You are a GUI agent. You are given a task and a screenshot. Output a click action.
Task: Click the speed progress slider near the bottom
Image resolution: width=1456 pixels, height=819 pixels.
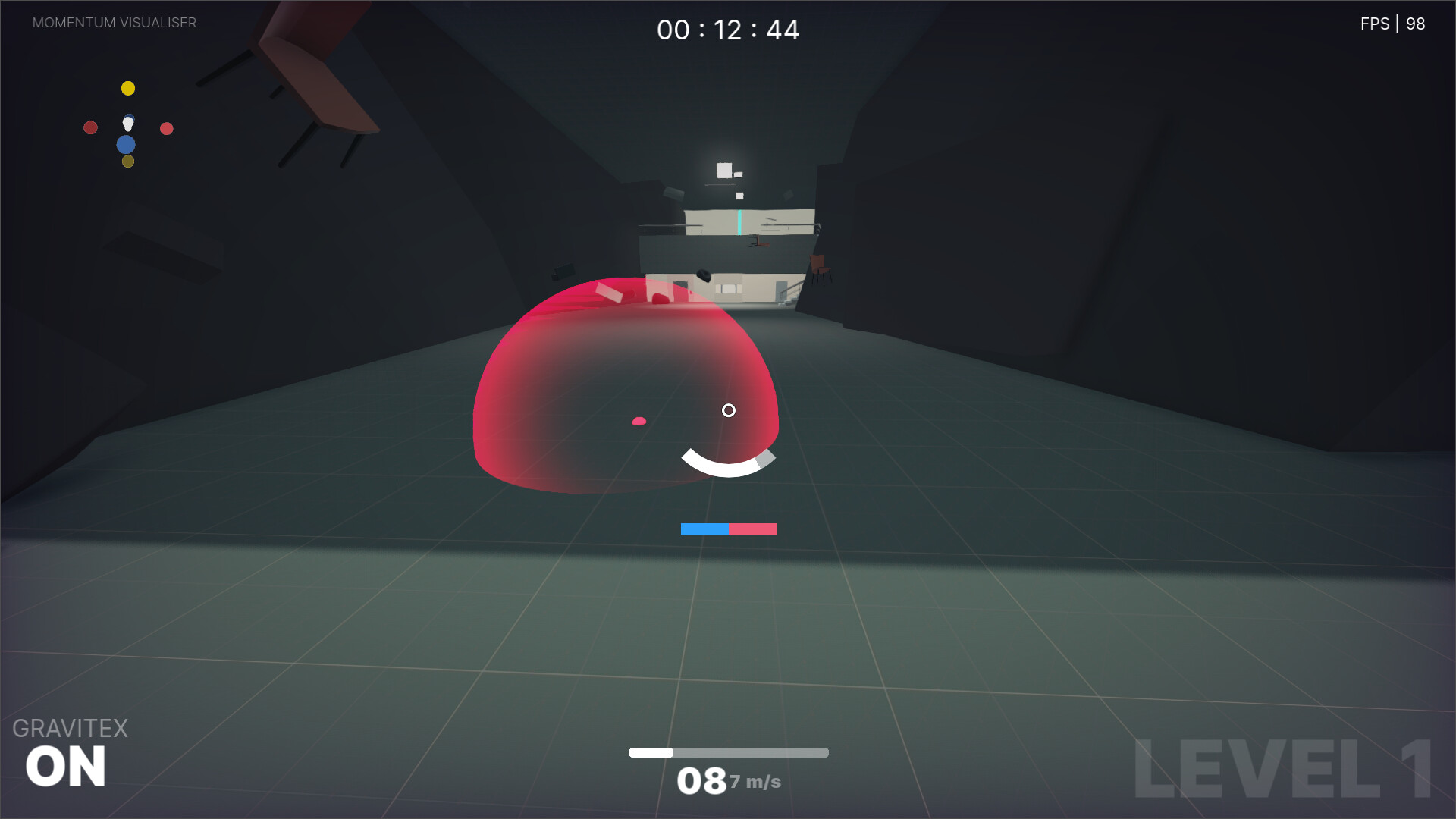click(728, 753)
